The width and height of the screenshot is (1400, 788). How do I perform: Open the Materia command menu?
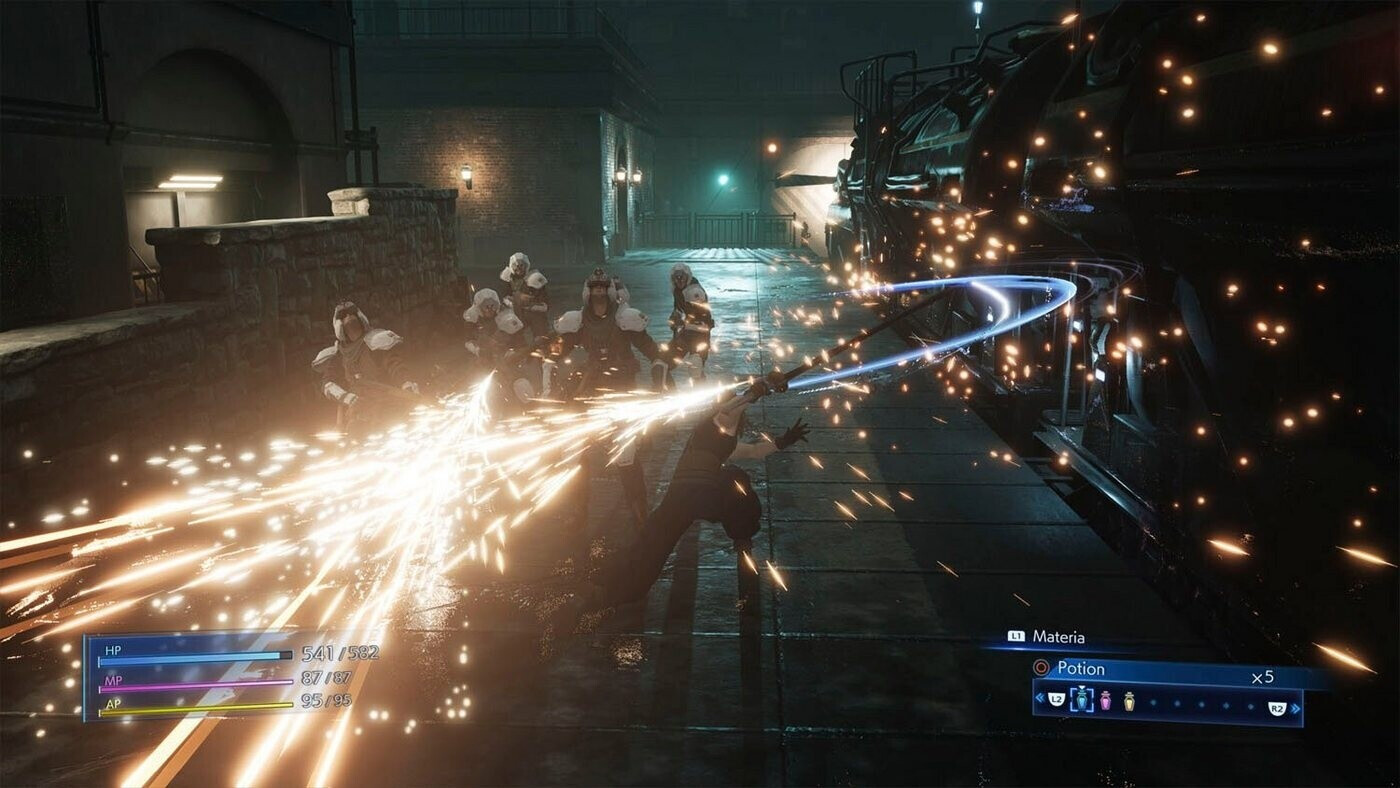click(1058, 637)
